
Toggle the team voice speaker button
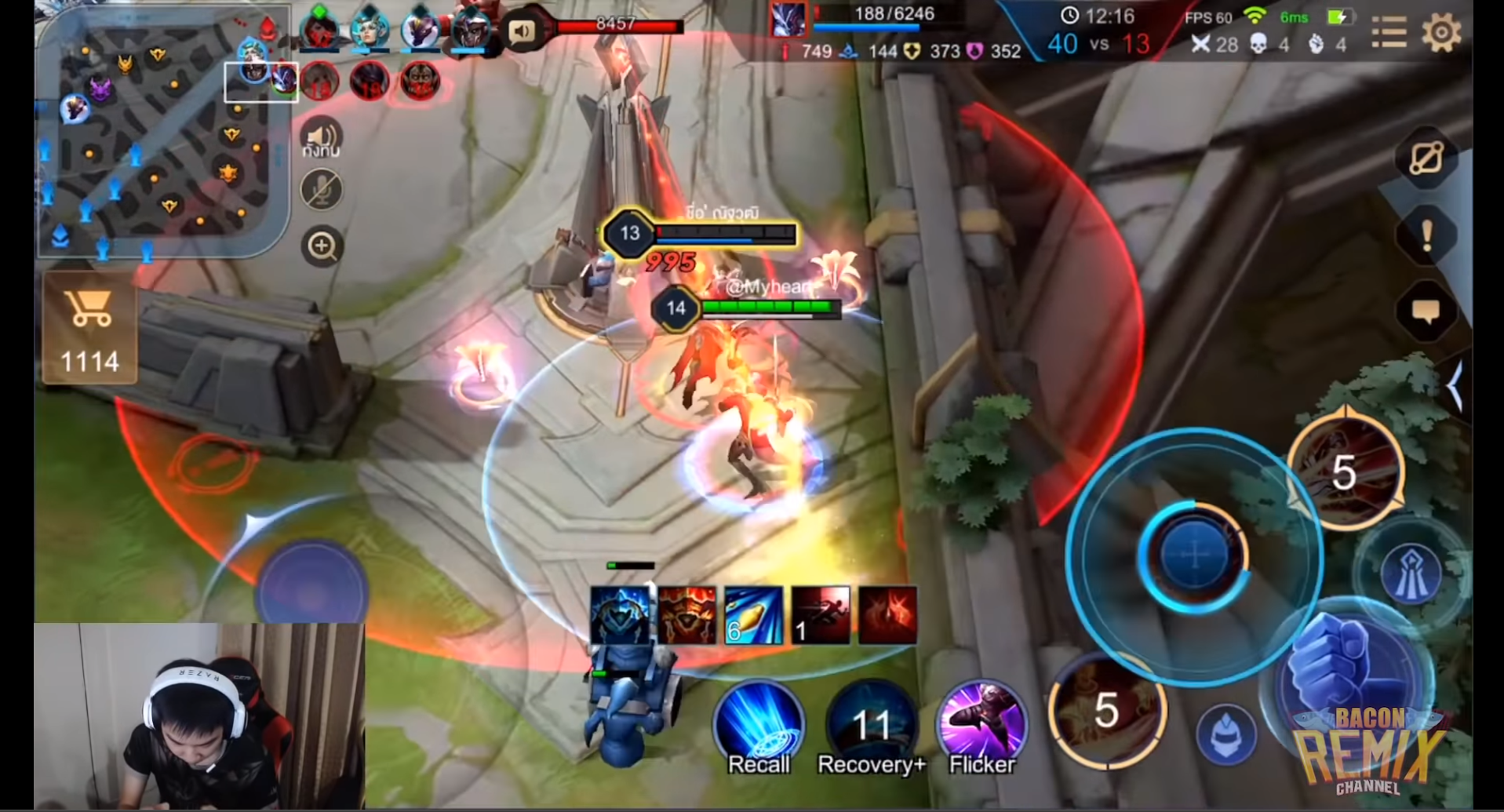tap(322, 139)
